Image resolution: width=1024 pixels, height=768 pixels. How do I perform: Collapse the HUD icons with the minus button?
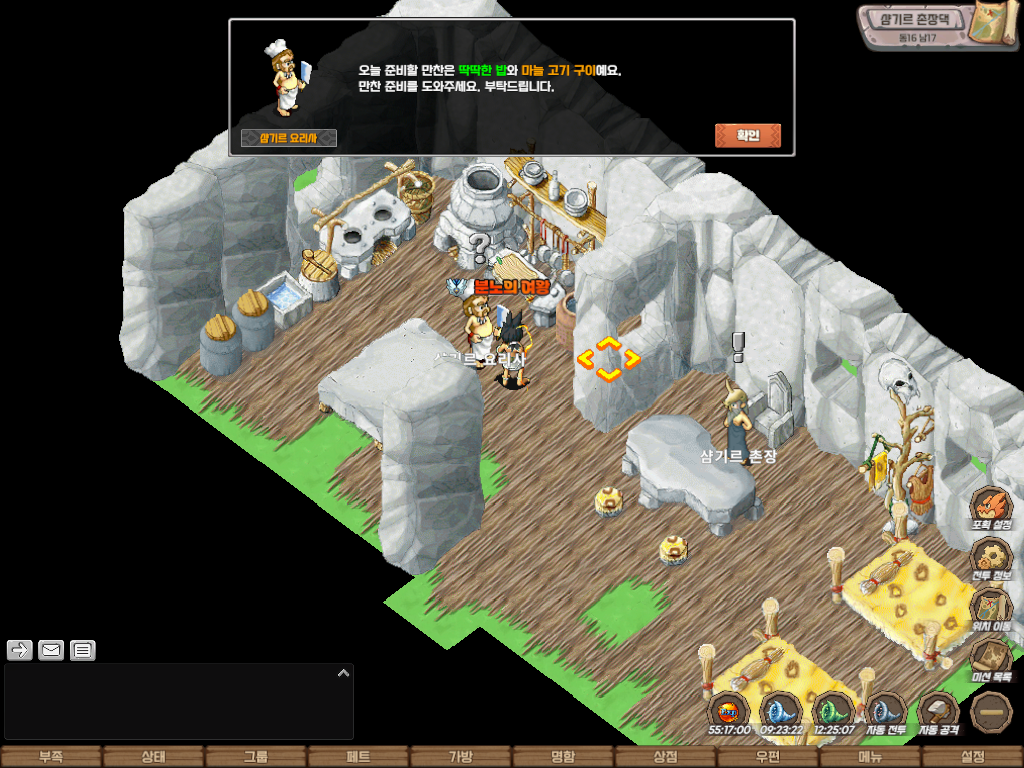pyautogui.click(x=992, y=712)
